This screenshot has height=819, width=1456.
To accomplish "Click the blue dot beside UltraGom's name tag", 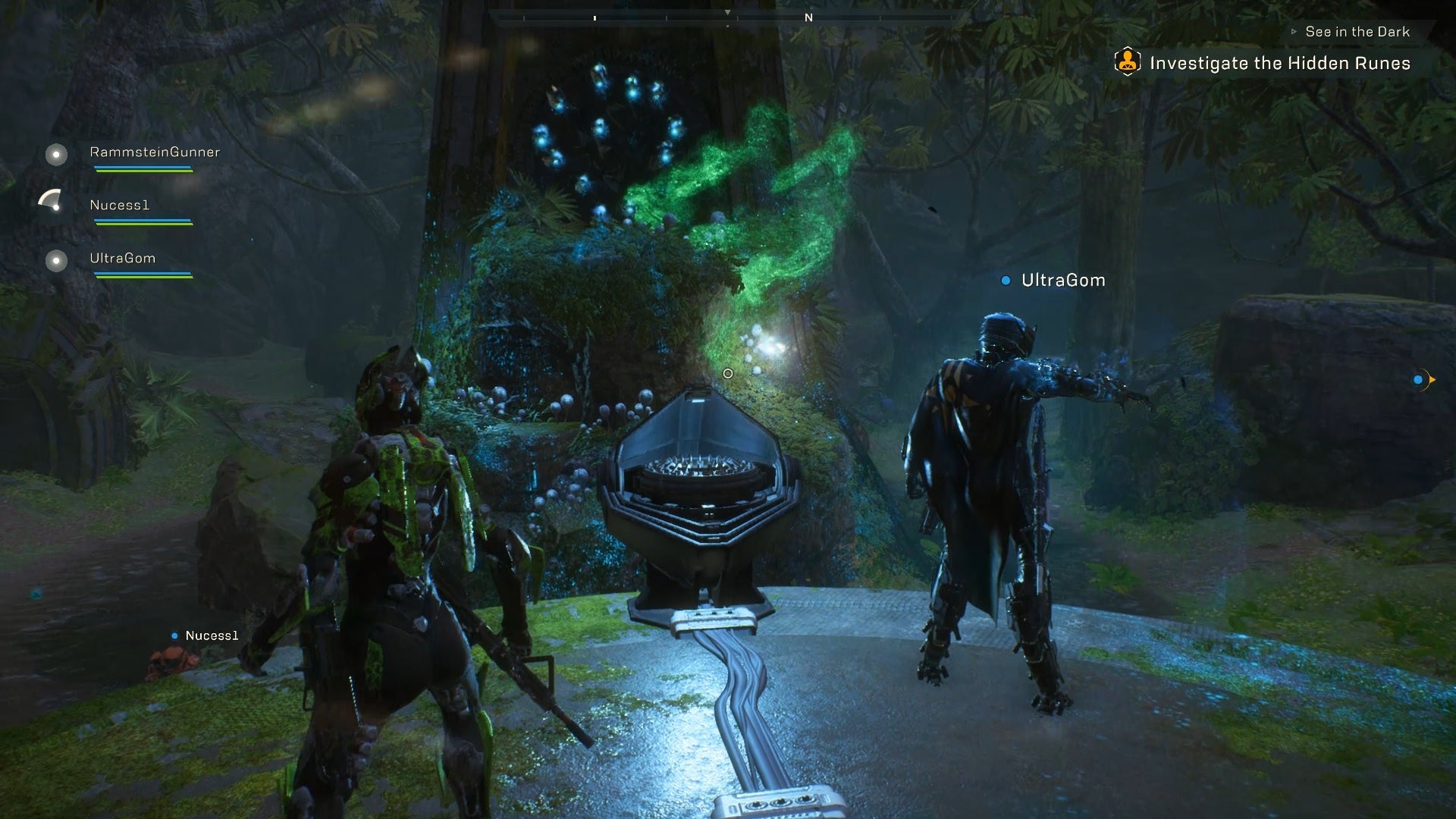I will pyautogui.click(x=1005, y=280).
